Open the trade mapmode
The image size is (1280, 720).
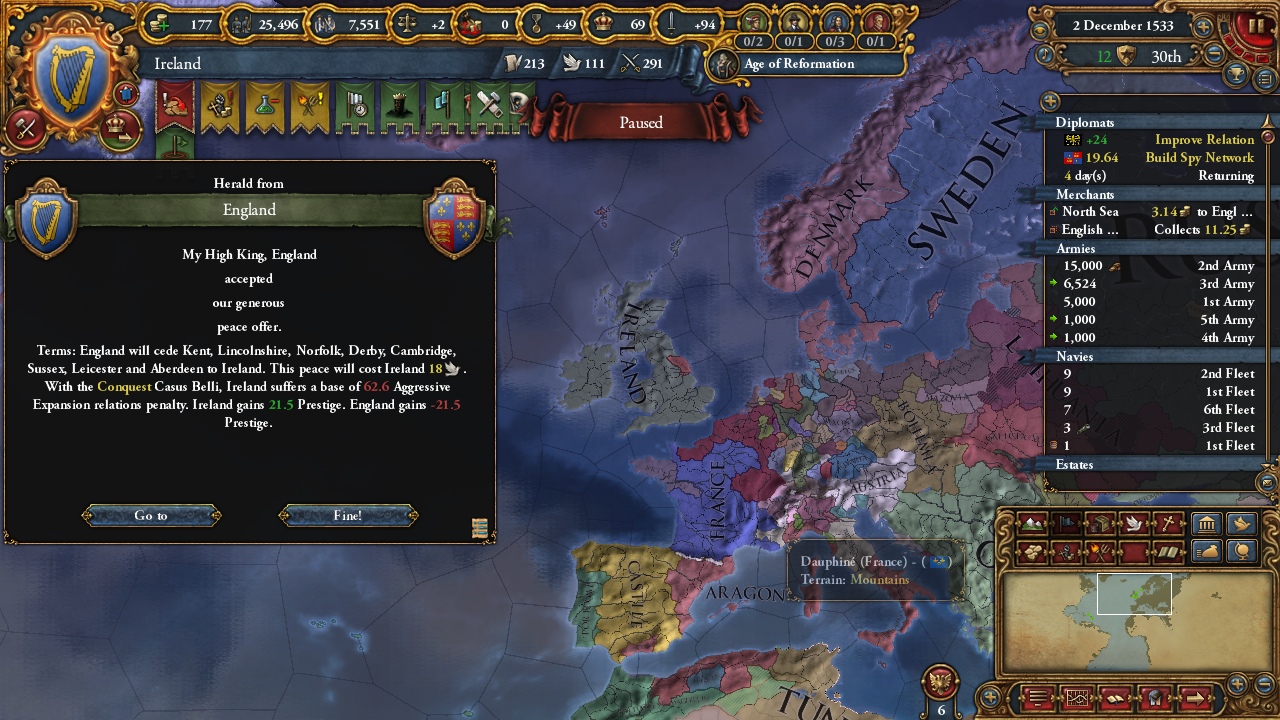coord(1100,524)
